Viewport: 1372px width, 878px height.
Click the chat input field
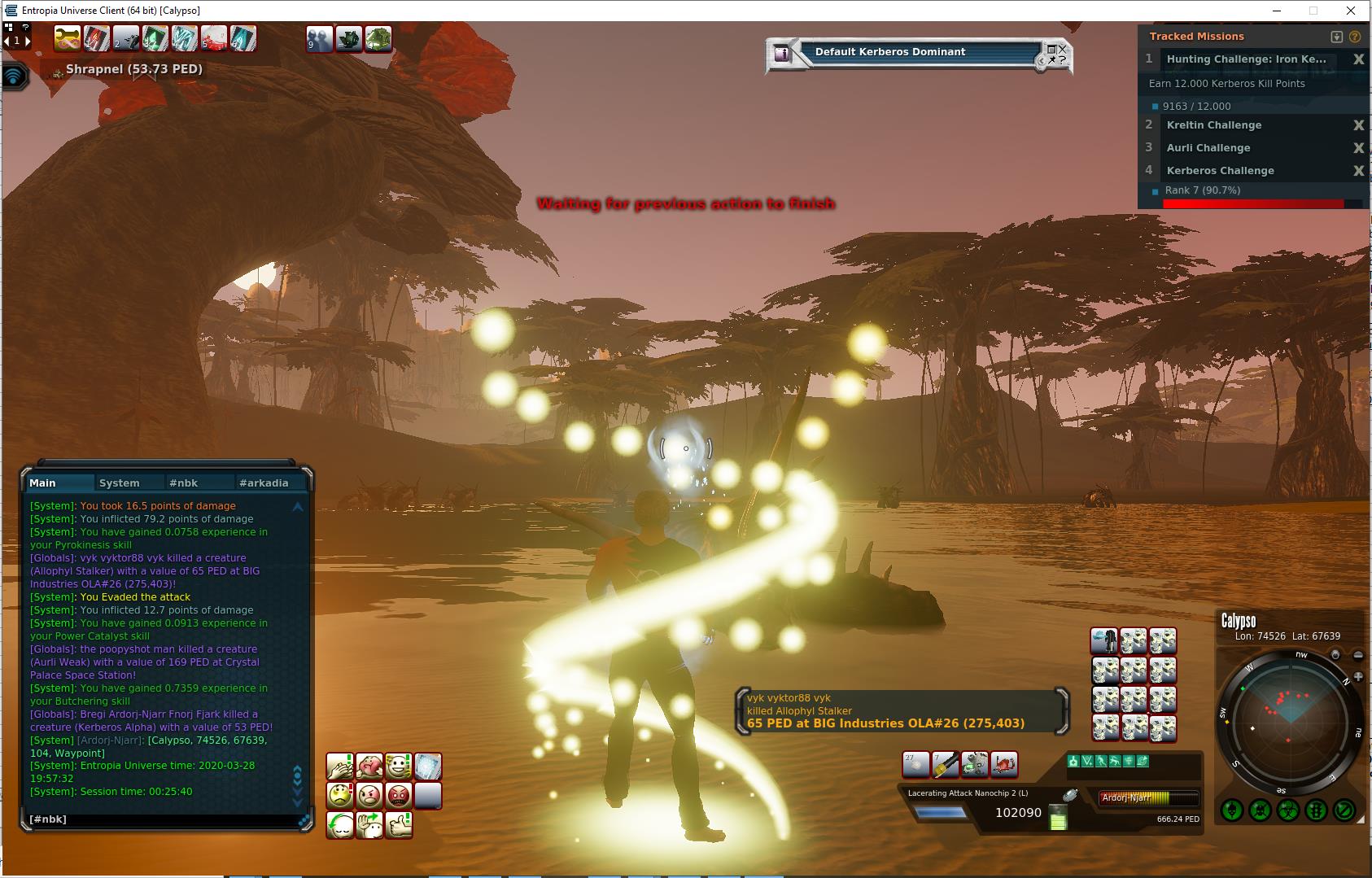coord(163,819)
